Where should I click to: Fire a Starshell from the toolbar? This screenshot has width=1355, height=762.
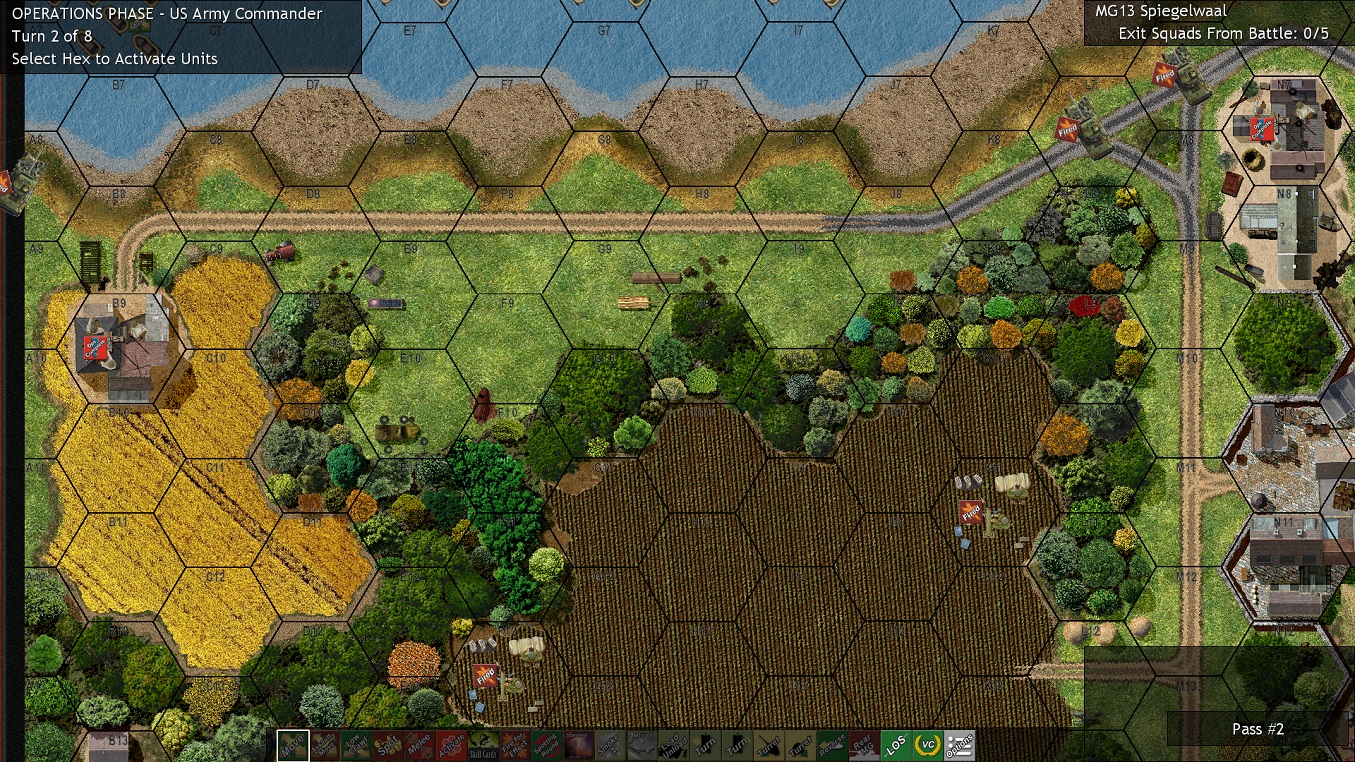578,746
